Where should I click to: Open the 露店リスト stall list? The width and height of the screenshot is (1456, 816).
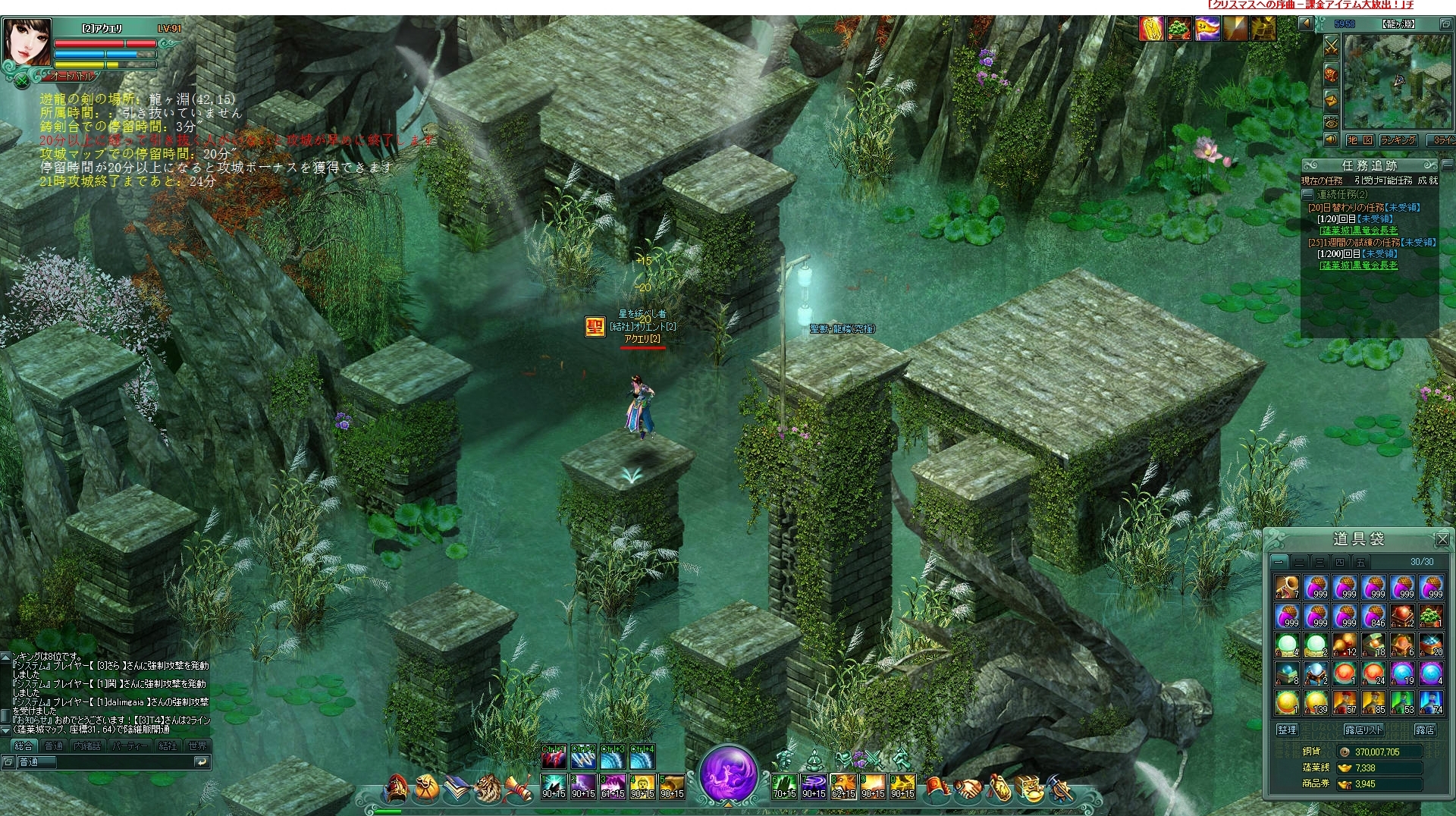(x=1363, y=730)
